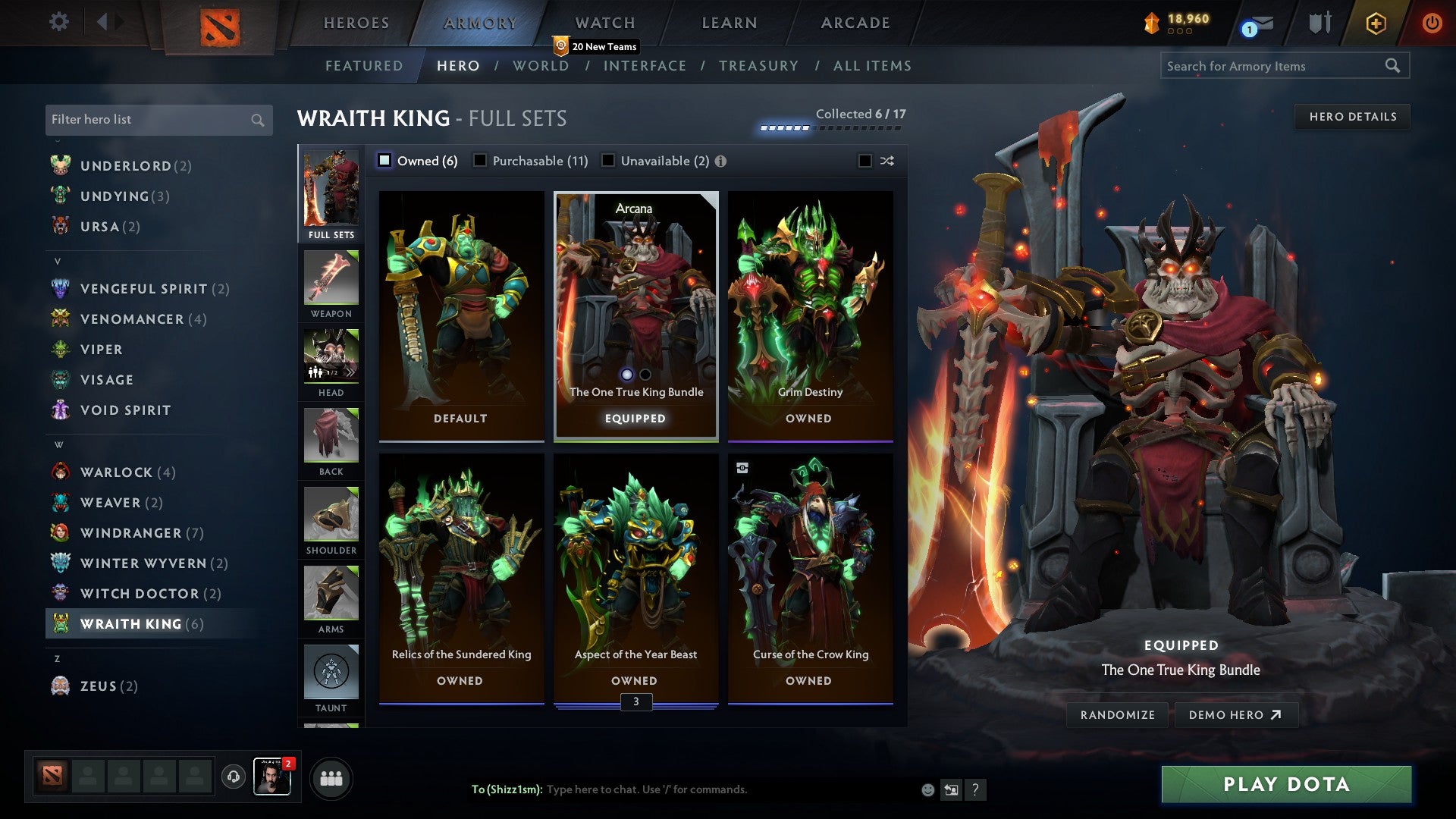The width and height of the screenshot is (1456, 819).
Task: Click the HERO DETAILS button
Action: tap(1353, 116)
